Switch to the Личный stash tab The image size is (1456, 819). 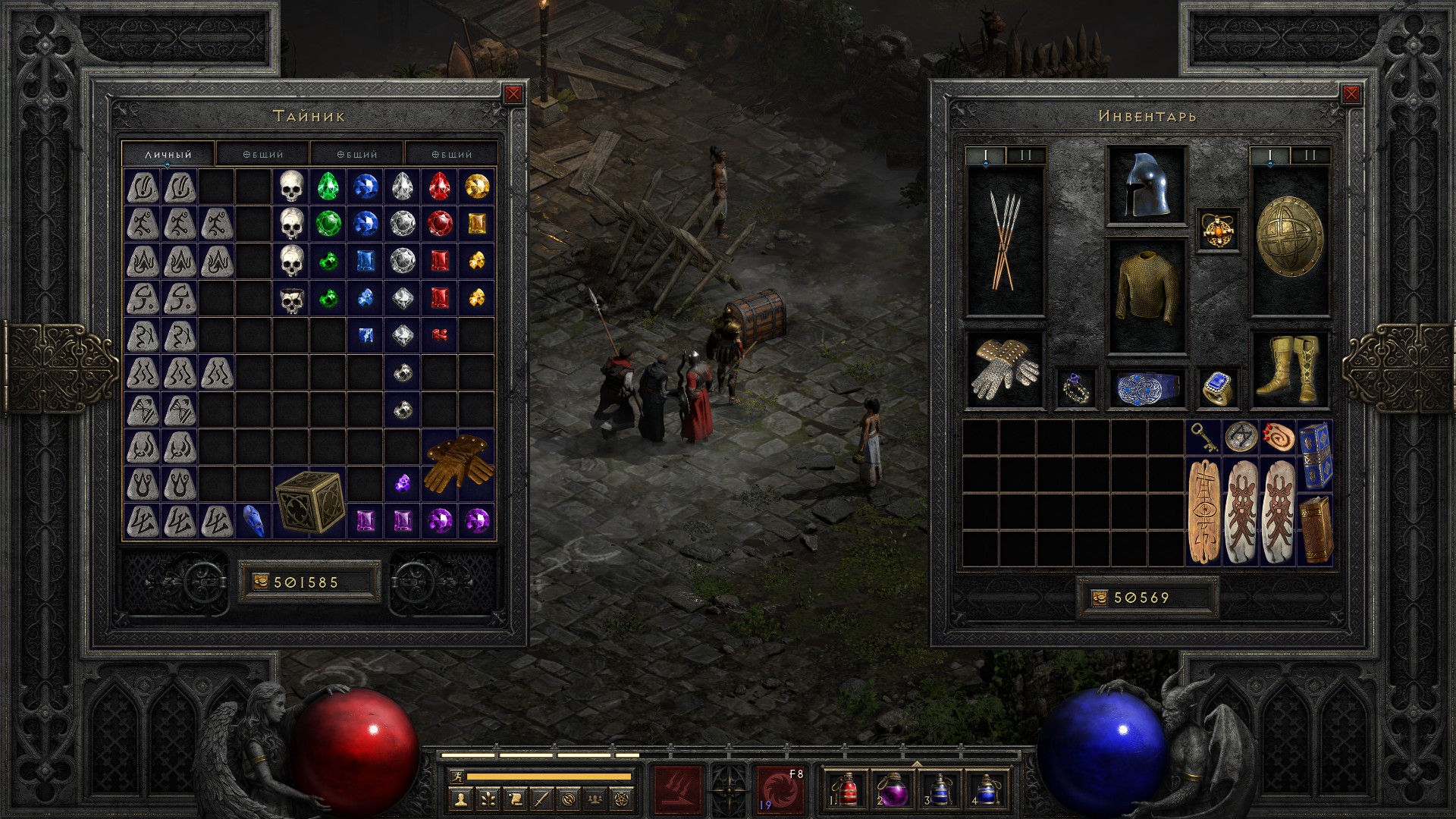click(168, 154)
